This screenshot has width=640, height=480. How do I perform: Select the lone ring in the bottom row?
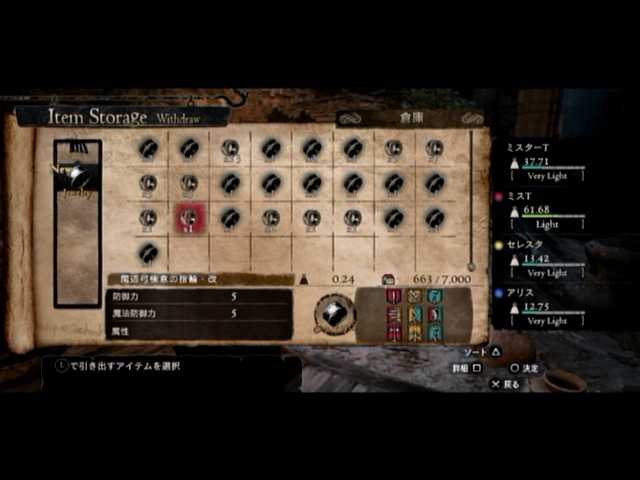tap(148, 252)
